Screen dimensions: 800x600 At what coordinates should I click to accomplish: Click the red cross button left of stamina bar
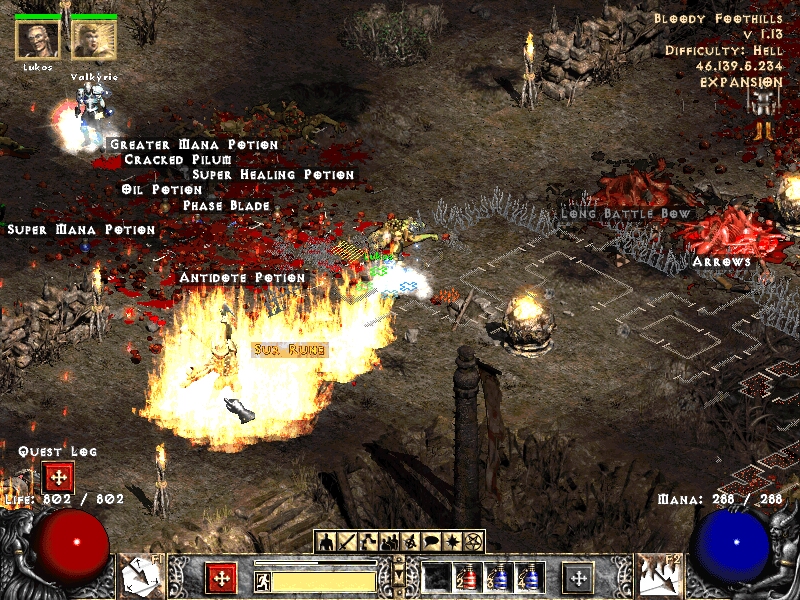point(221,578)
